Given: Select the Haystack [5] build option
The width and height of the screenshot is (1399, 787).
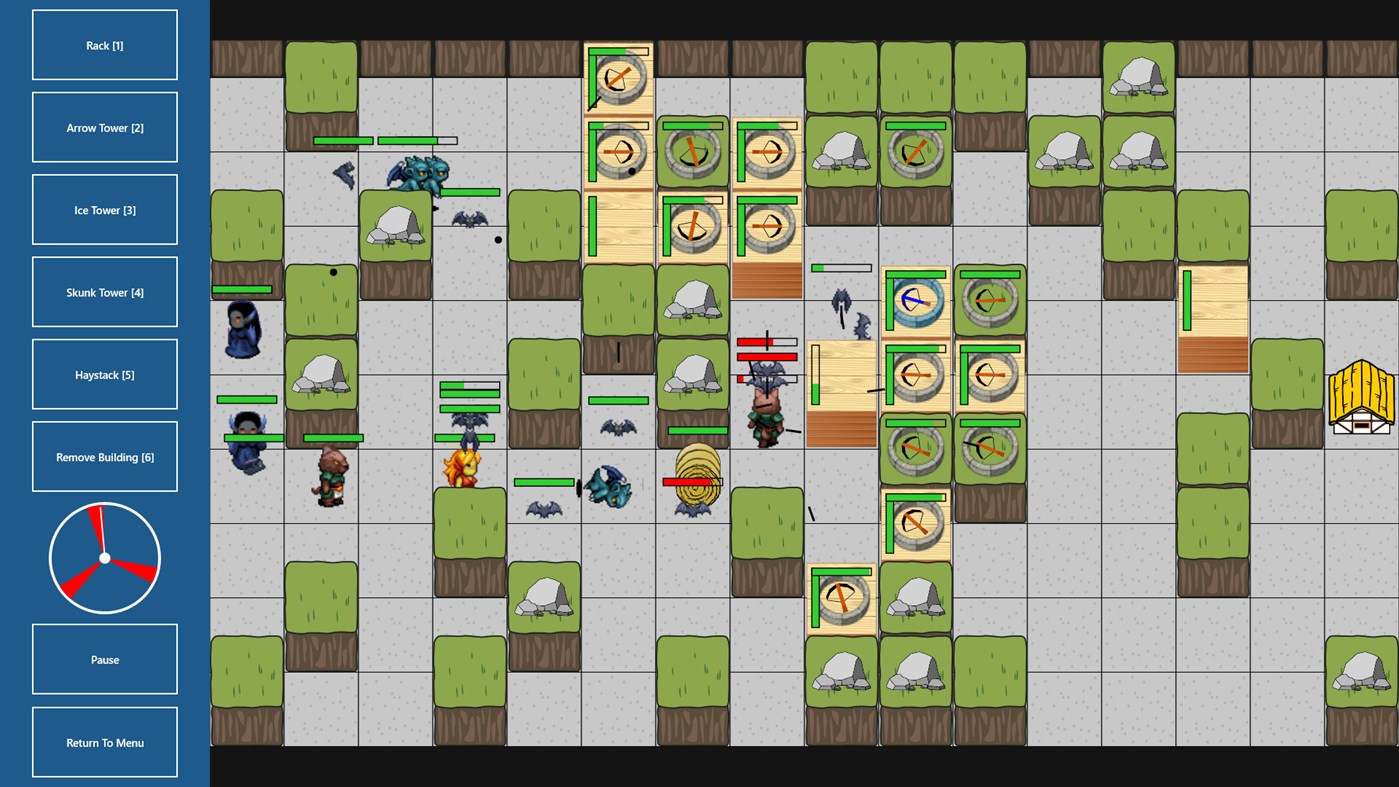Looking at the screenshot, I should click(x=104, y=373).
